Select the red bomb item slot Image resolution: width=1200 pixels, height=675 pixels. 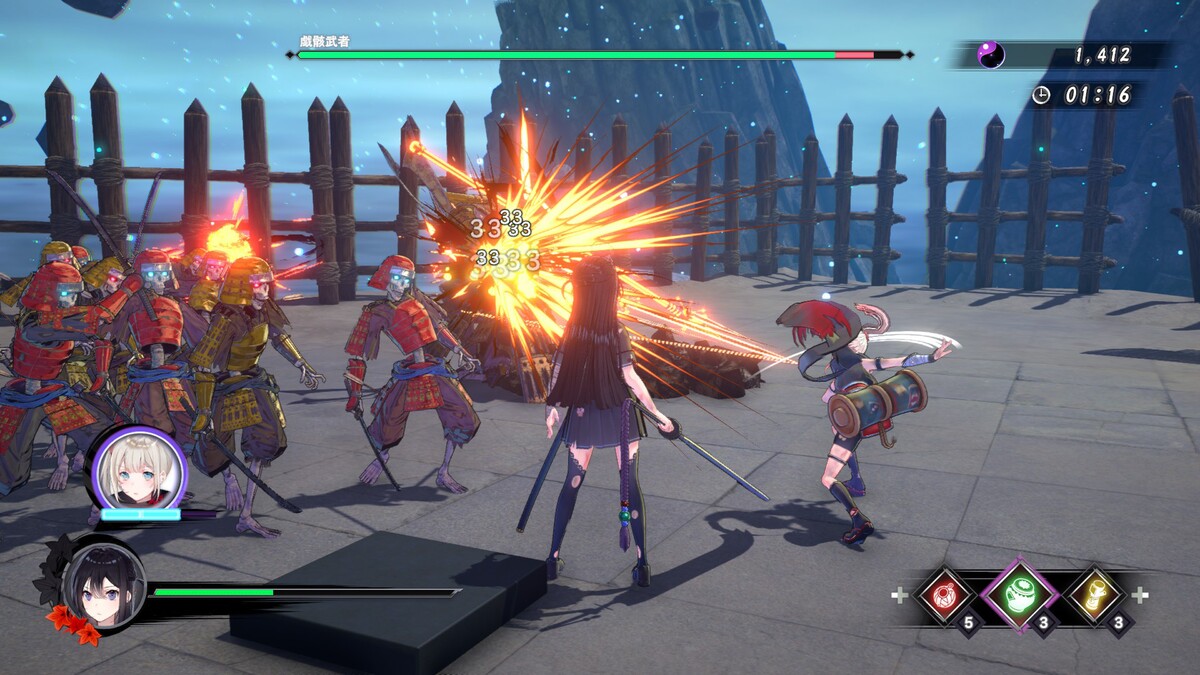pyautogui.click(x=943, y=596)
